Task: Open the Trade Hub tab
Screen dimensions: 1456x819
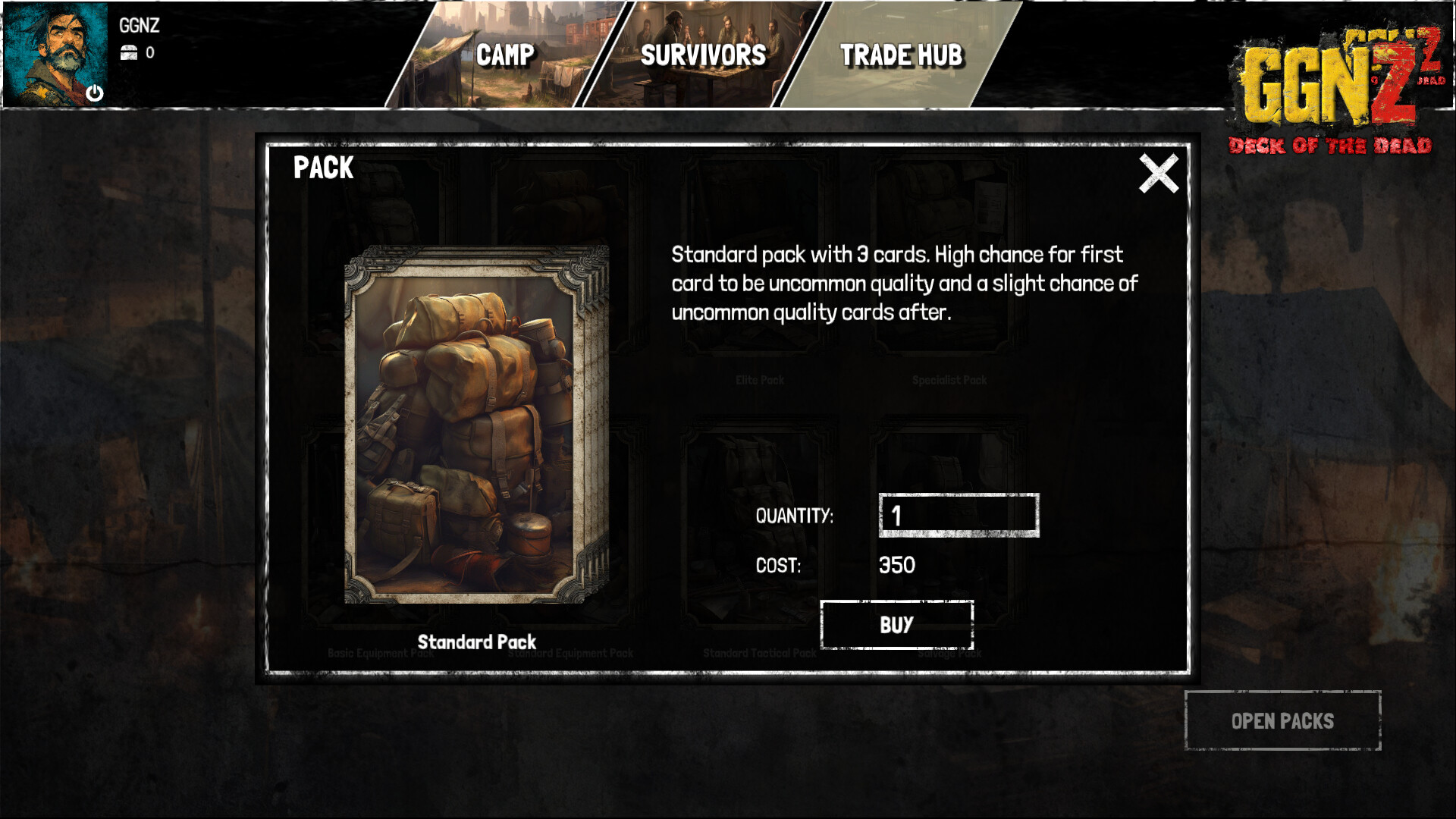Action: pyautogui.click(x=901, y=55)
